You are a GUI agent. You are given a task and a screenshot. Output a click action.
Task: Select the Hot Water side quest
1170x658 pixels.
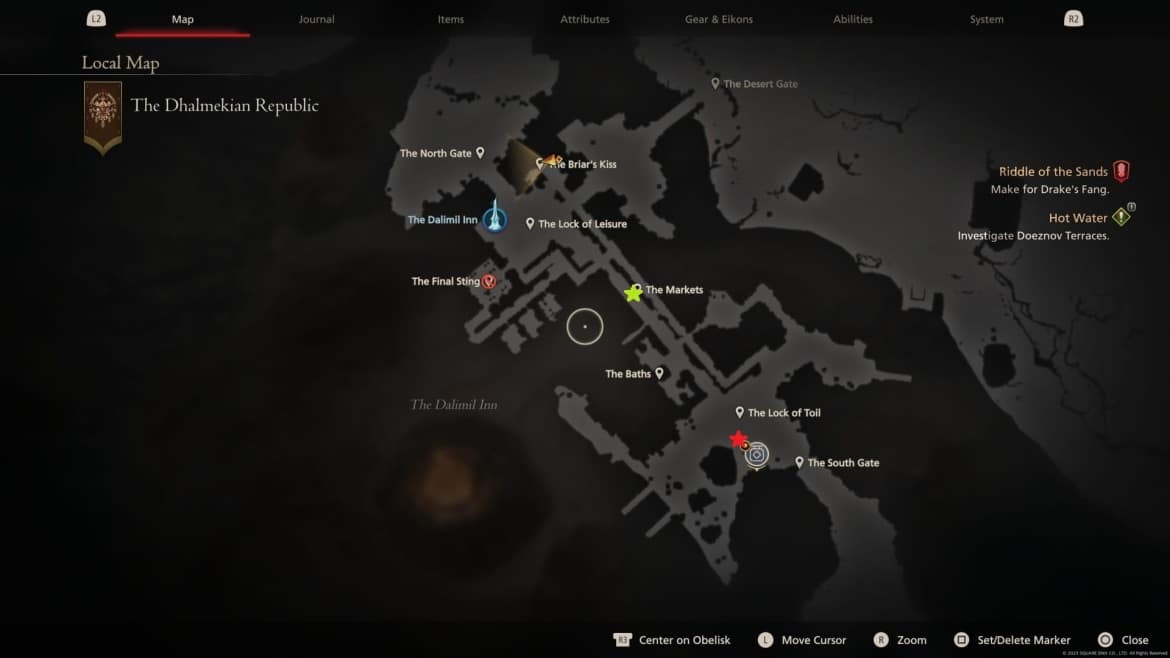[1078, 218]
